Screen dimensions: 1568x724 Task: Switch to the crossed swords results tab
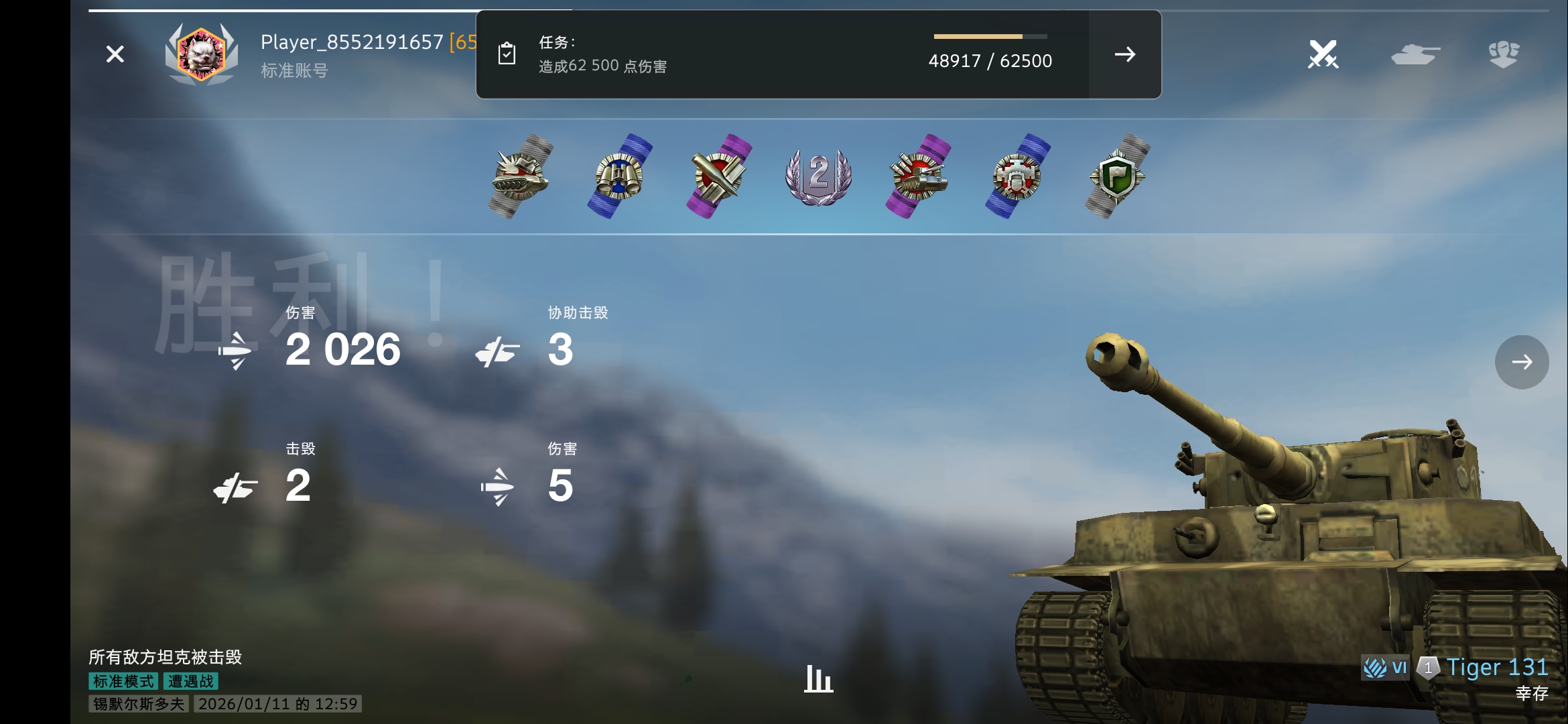[x=1323, y=54]
